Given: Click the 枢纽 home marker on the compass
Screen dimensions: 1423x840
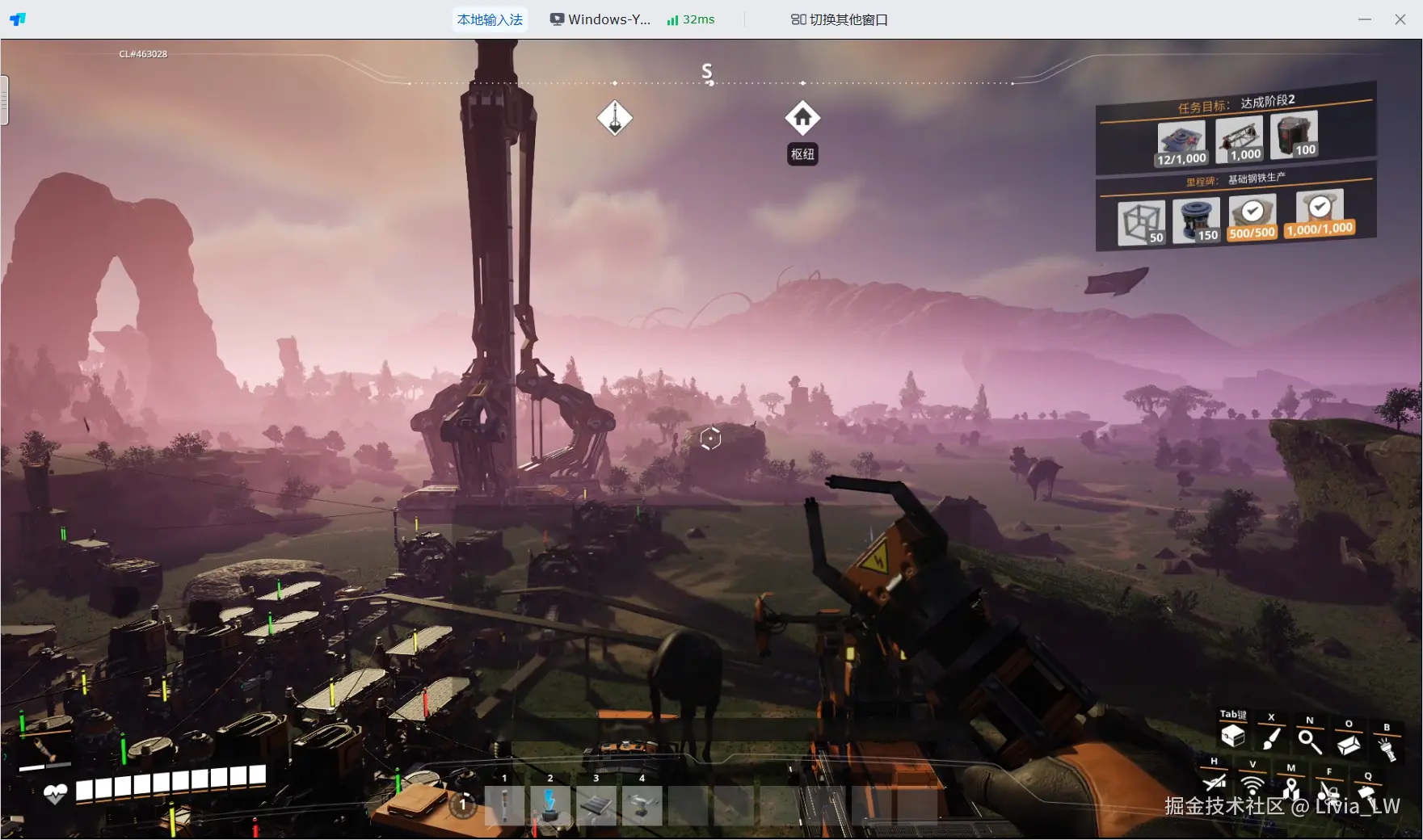Looking at the screenshot, I should click(802, 119).
